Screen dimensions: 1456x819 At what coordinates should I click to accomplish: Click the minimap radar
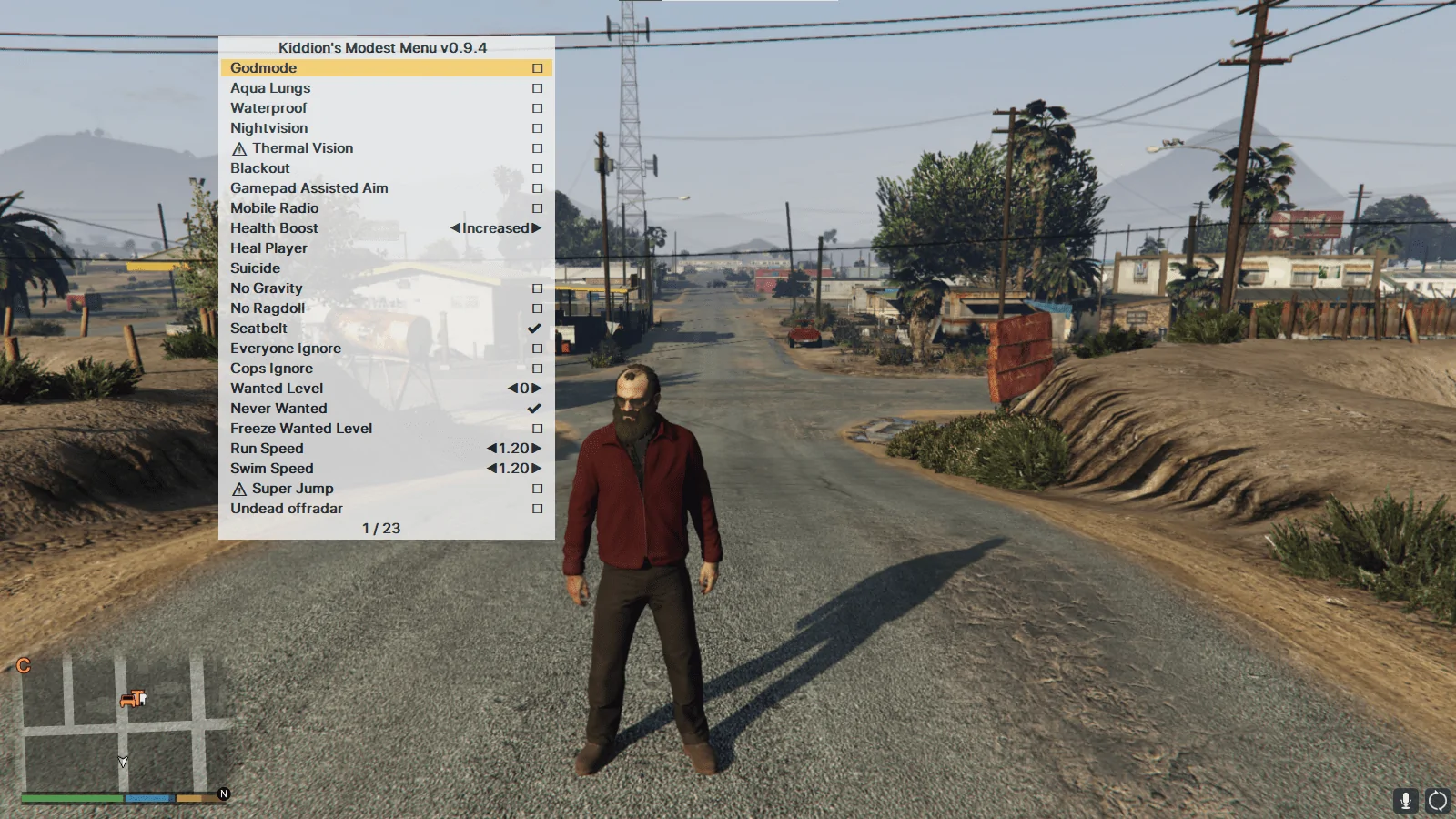pos(123,723)
